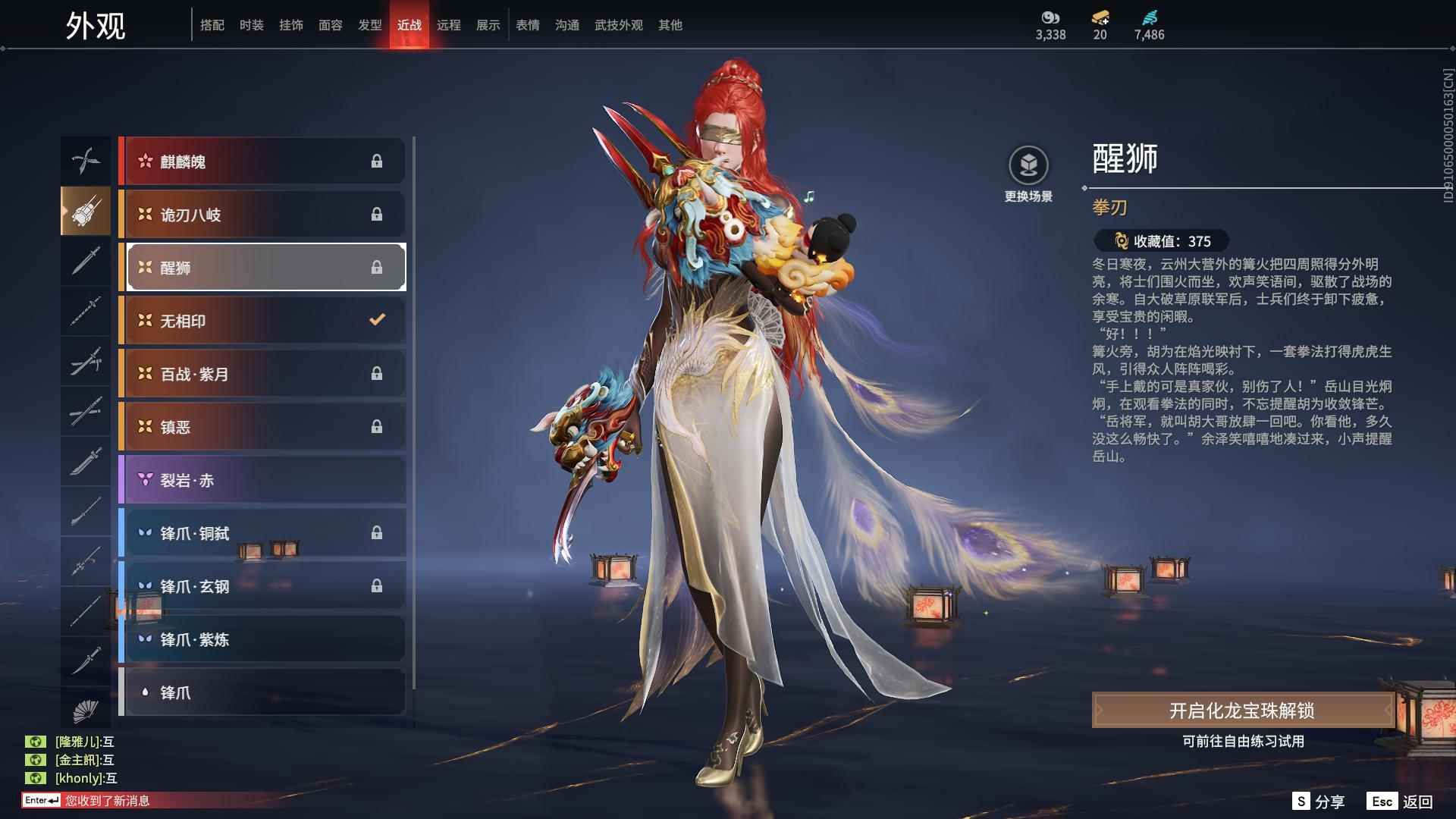The image size is (1456, 819).
Task: Click the crossed dual blades category icon at top
Action: tap(86, 161)
